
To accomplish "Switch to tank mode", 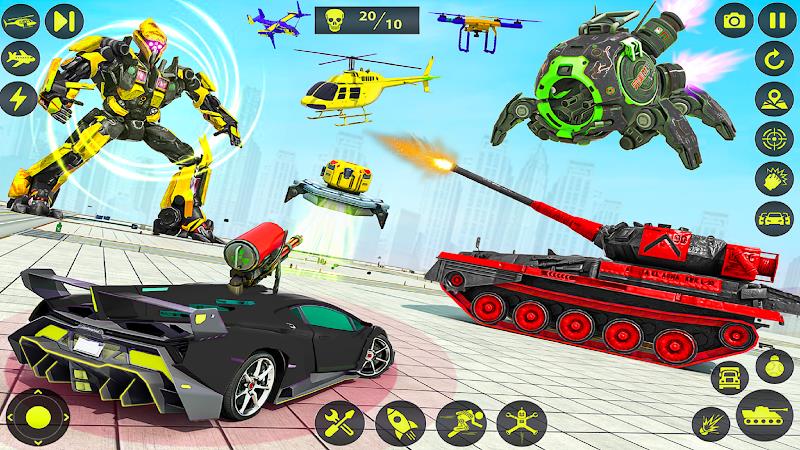I will tap(763, 417).
